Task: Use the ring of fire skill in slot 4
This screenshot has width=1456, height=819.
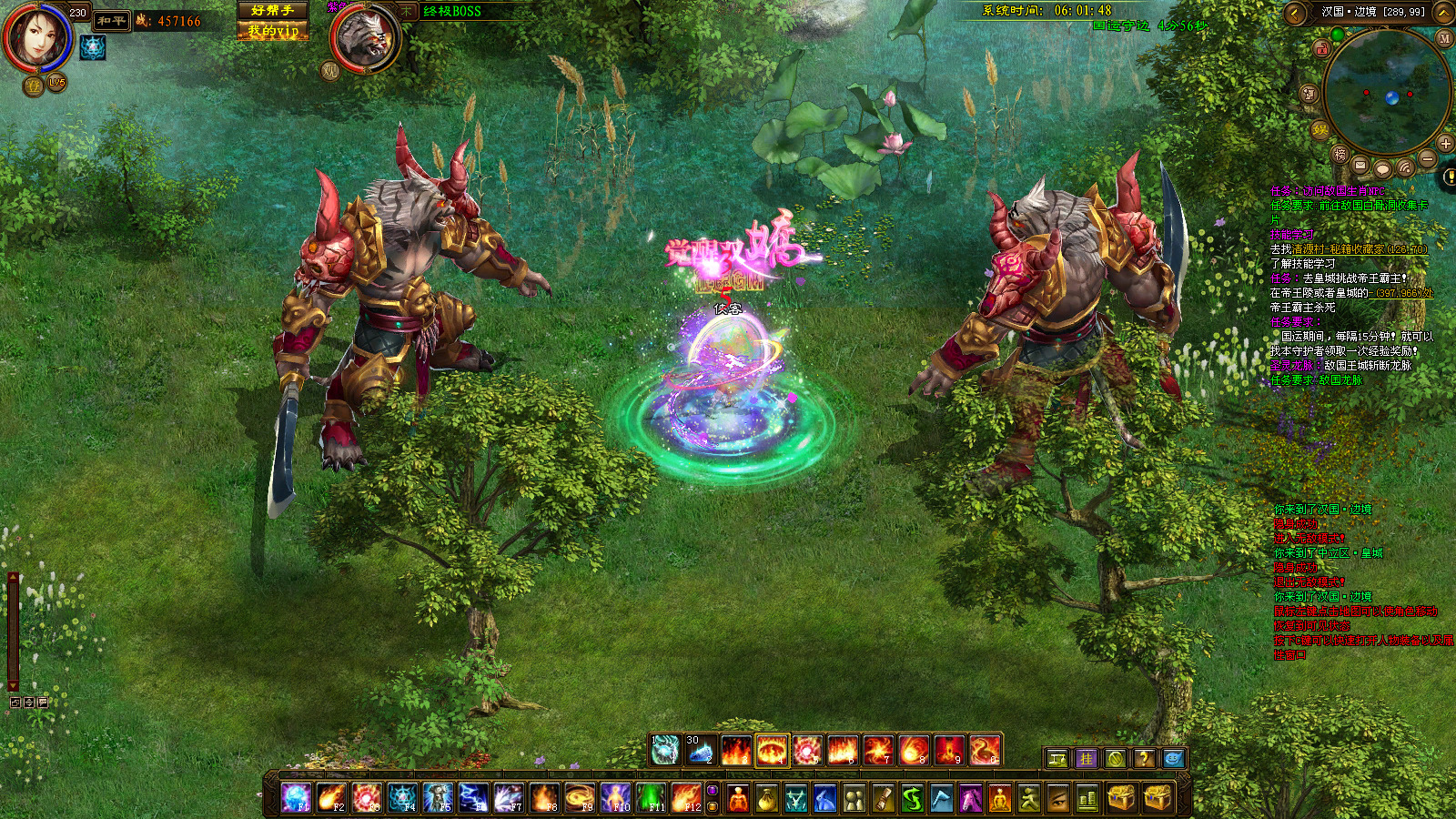Action: click(x=772, y=751)
